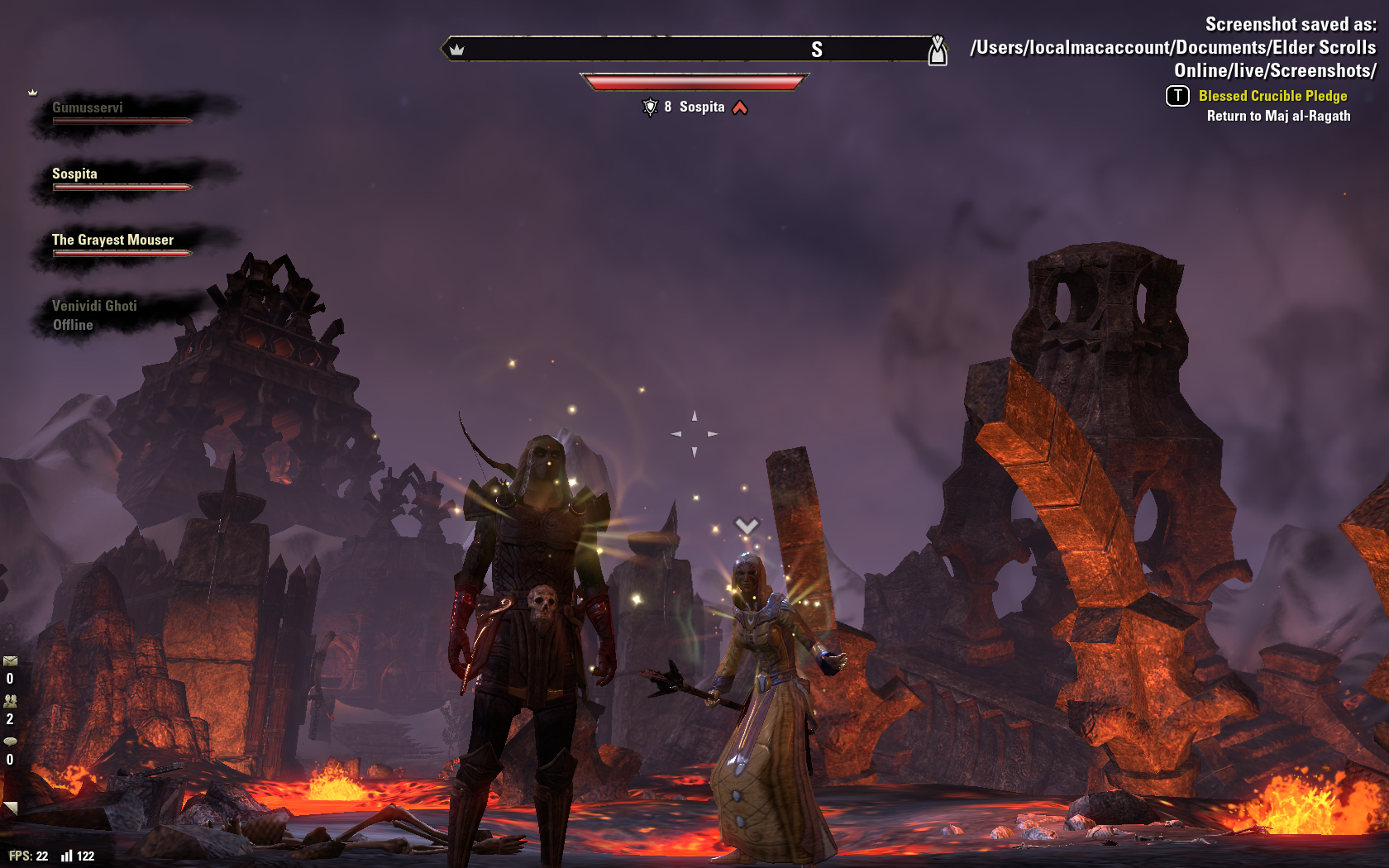Open the chat bubble notification icon
This screenshot has width=1389, height=868.
pos(10,742)
